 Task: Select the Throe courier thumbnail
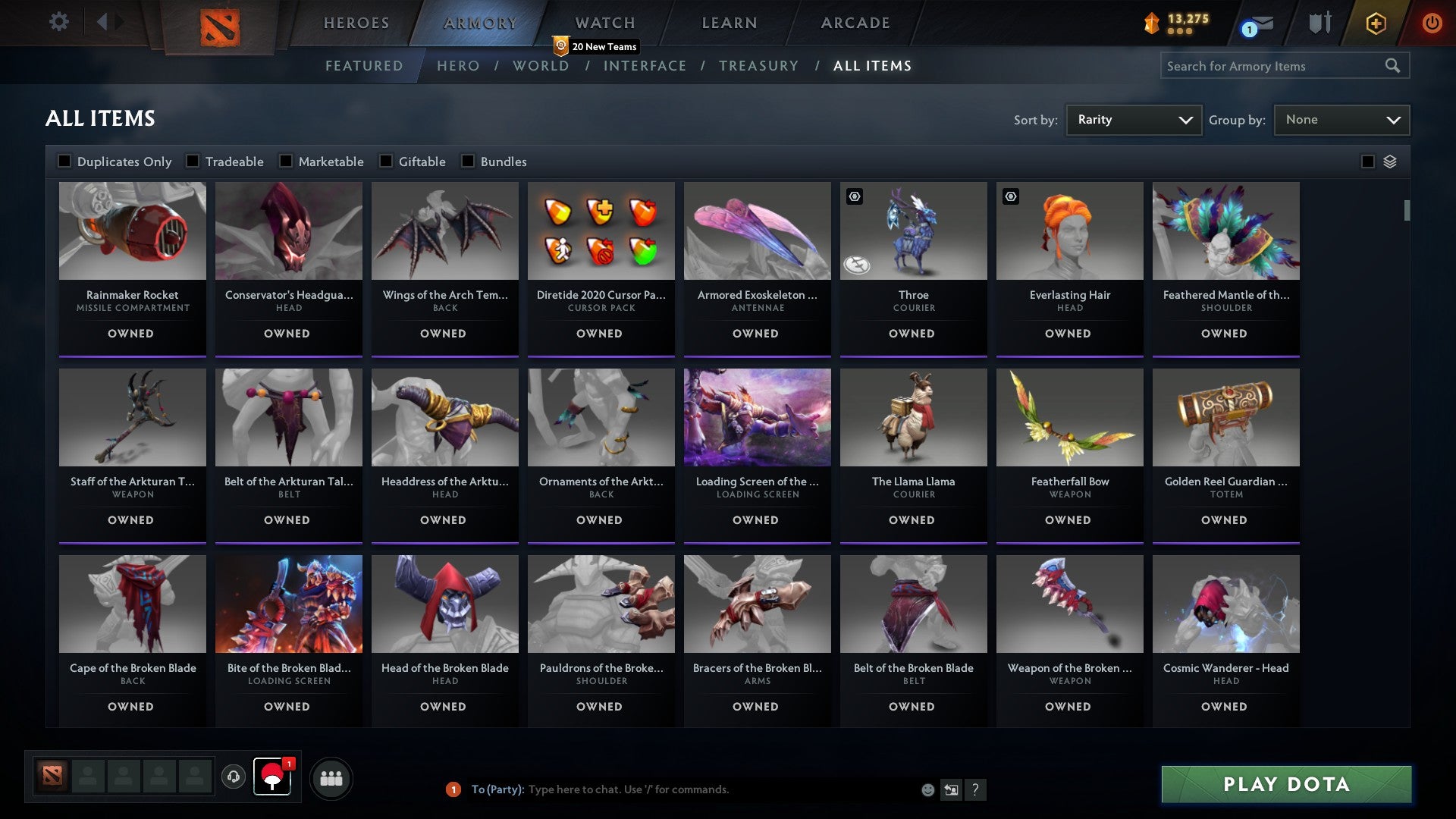913,231
